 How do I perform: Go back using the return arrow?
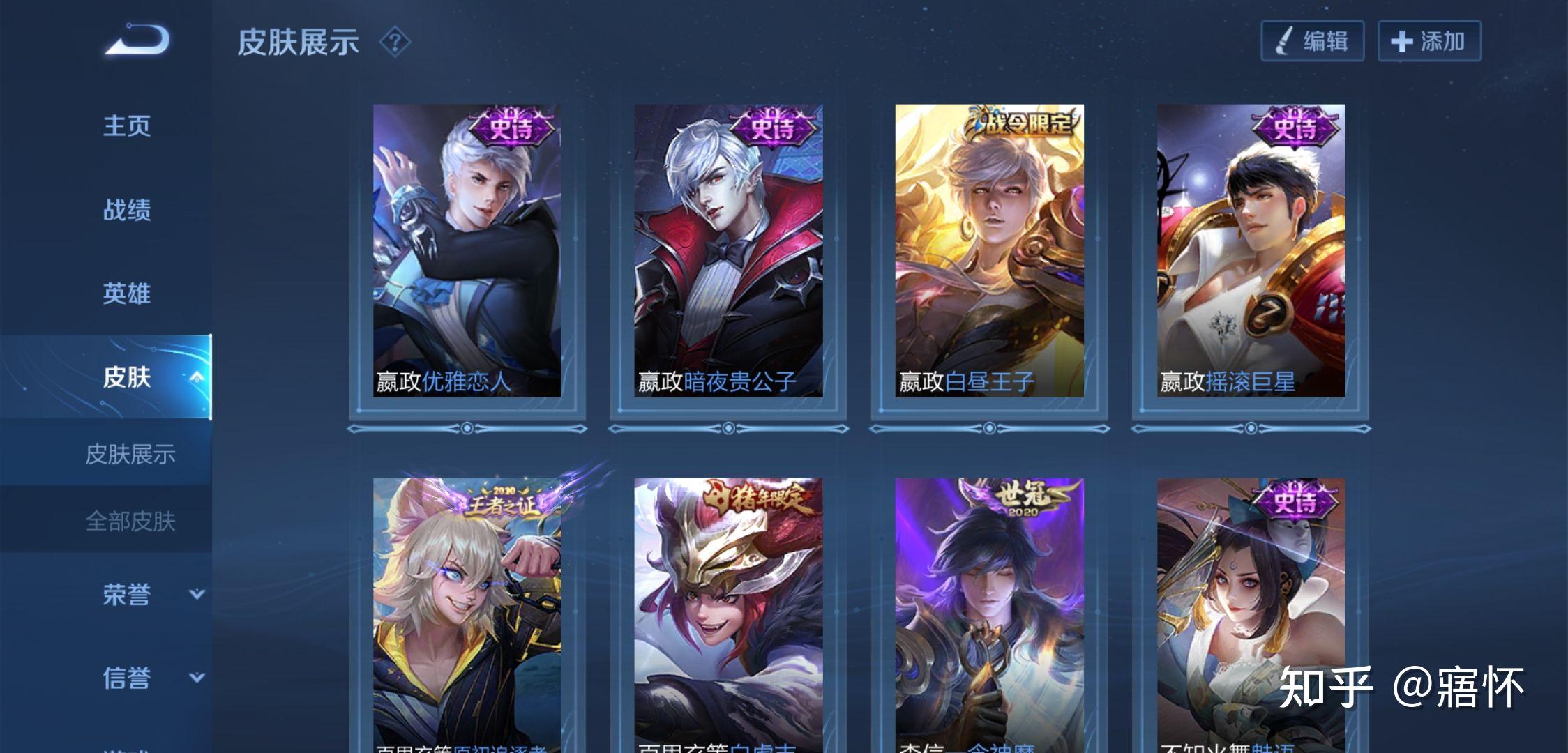click(x=138, y=40)
